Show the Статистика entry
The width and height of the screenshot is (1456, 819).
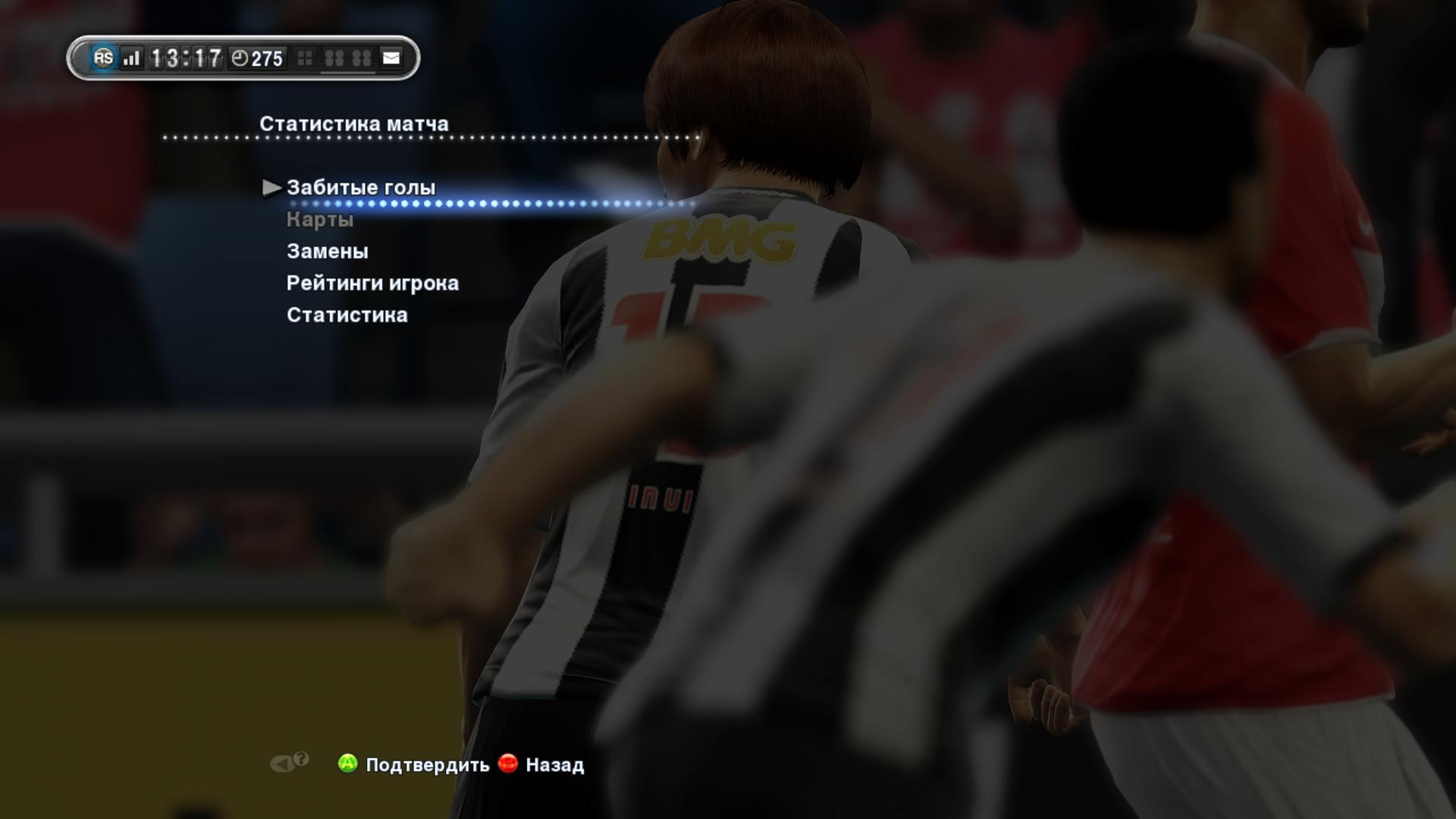pos(347,315)
